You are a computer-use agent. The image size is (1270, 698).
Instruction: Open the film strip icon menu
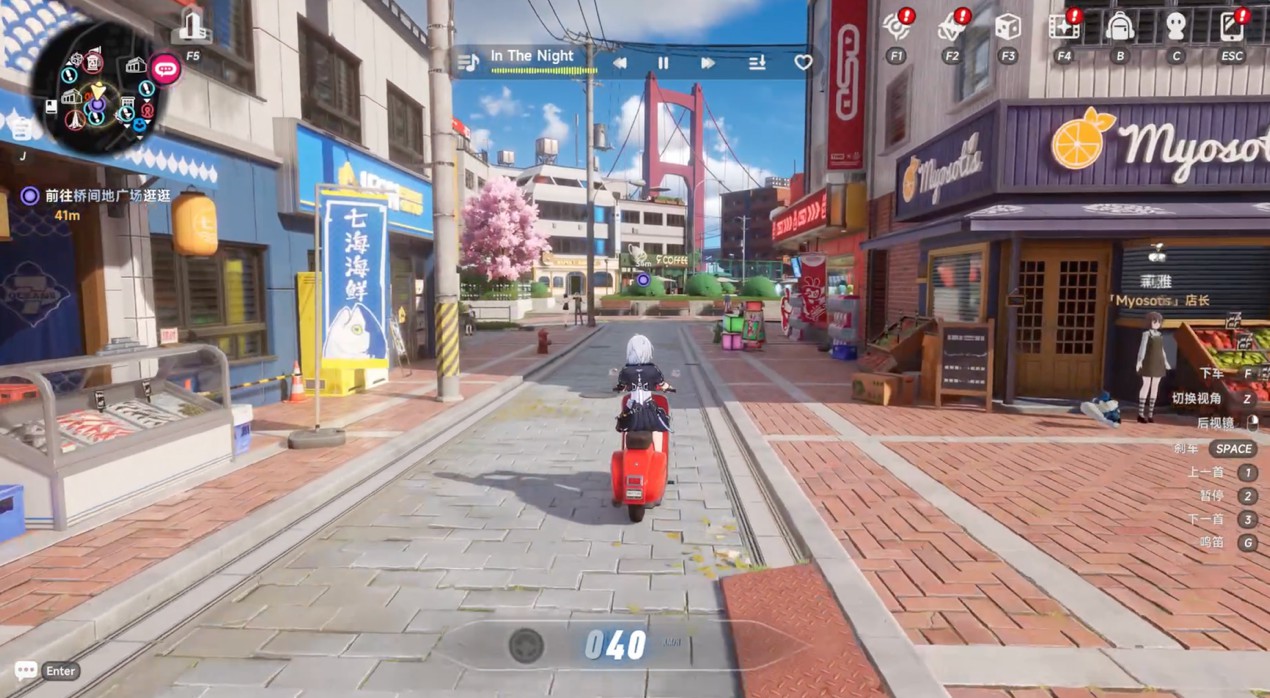[x=1063, y=27]
